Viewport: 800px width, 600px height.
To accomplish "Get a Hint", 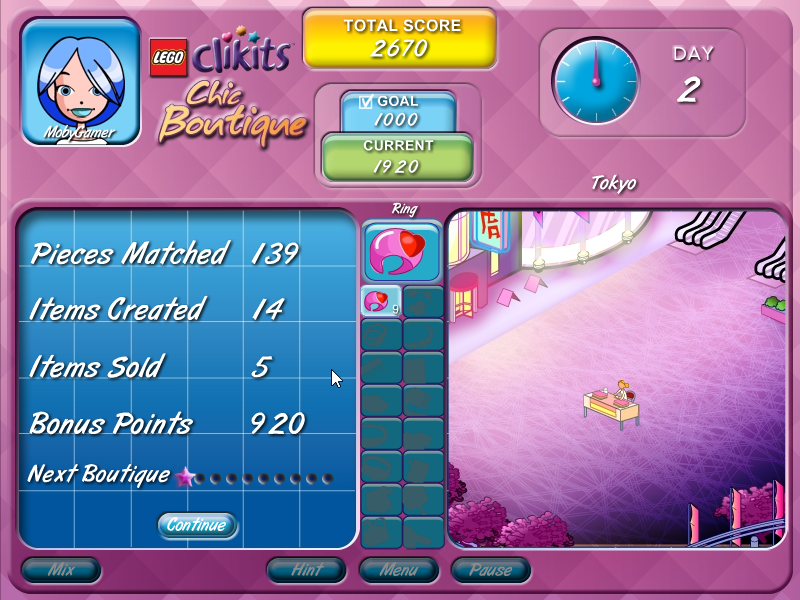I will (306, 571).
